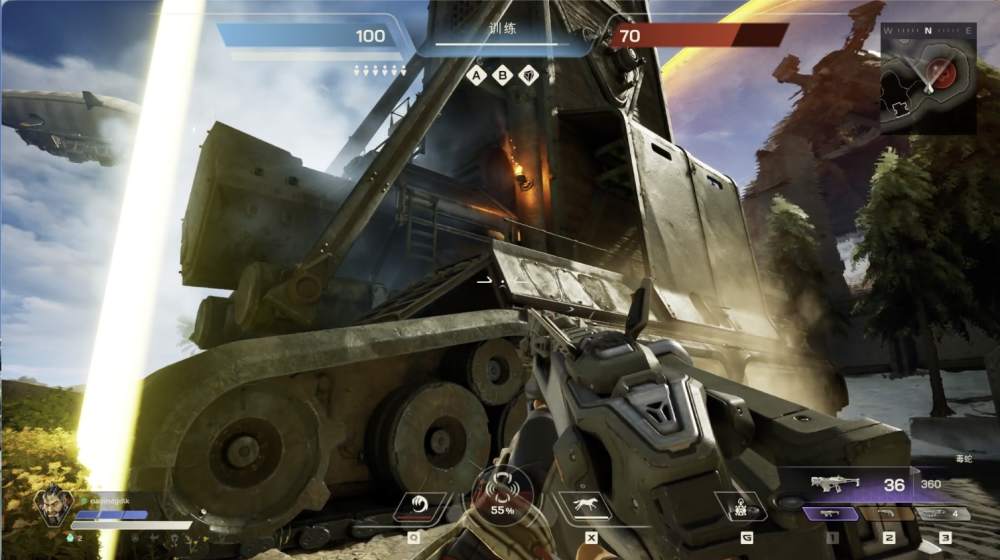This screenshot has width=1000, height=560.
Task: Select capture point A indicator
Action: click(x=478, y=75)
